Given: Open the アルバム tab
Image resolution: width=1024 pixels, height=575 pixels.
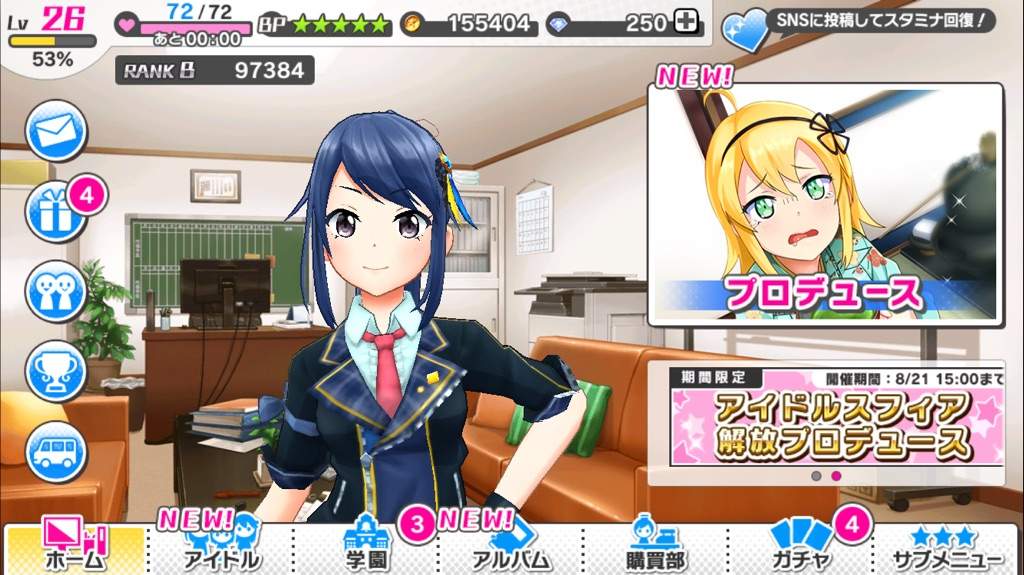Looking at the screenshot, I should click(513, 547).
